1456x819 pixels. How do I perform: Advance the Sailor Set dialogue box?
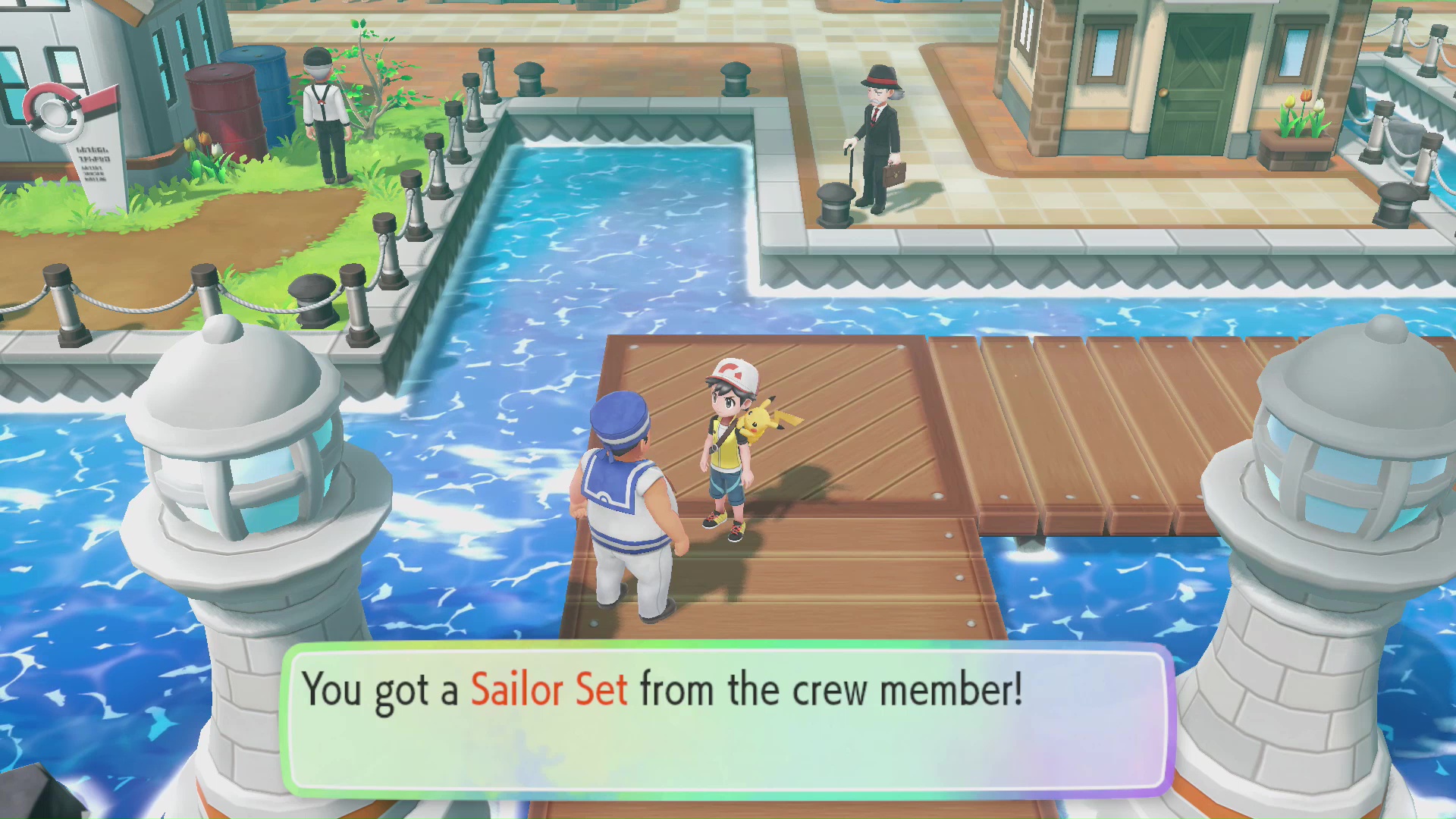click(x=728, y=720)
